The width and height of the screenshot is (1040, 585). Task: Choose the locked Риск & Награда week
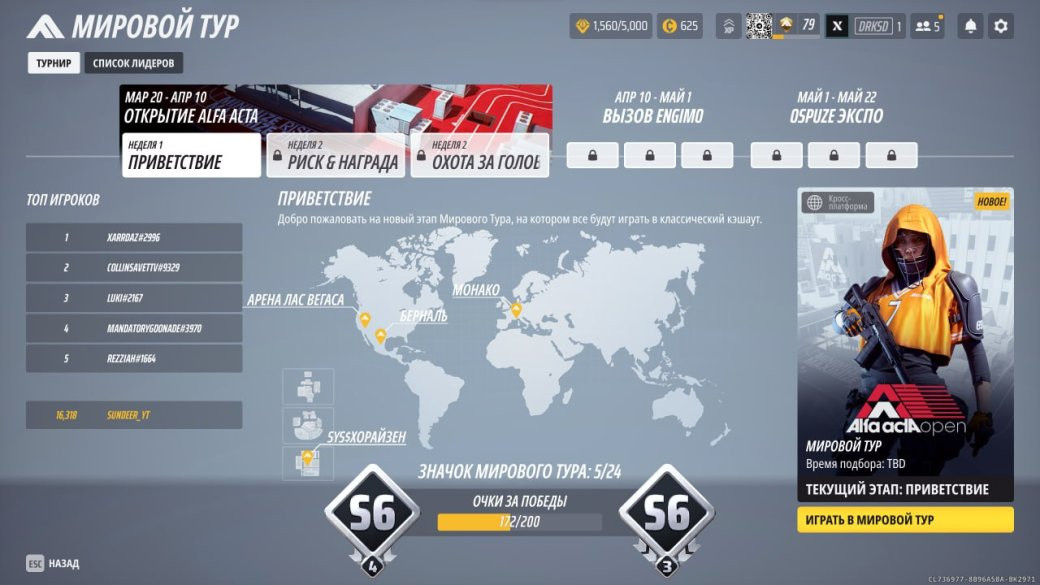pos(335,156)
